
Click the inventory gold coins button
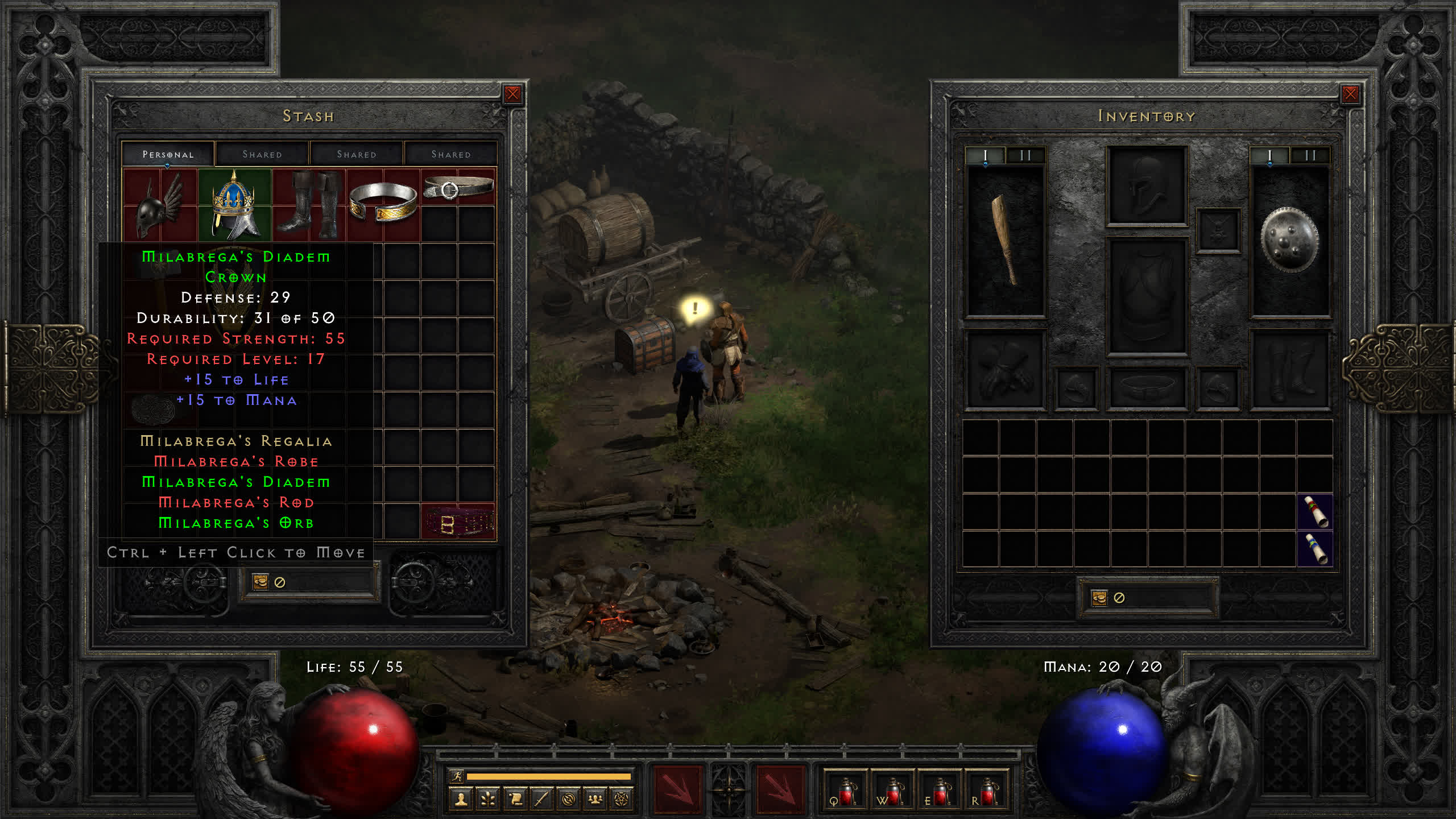coord(1099,598)
